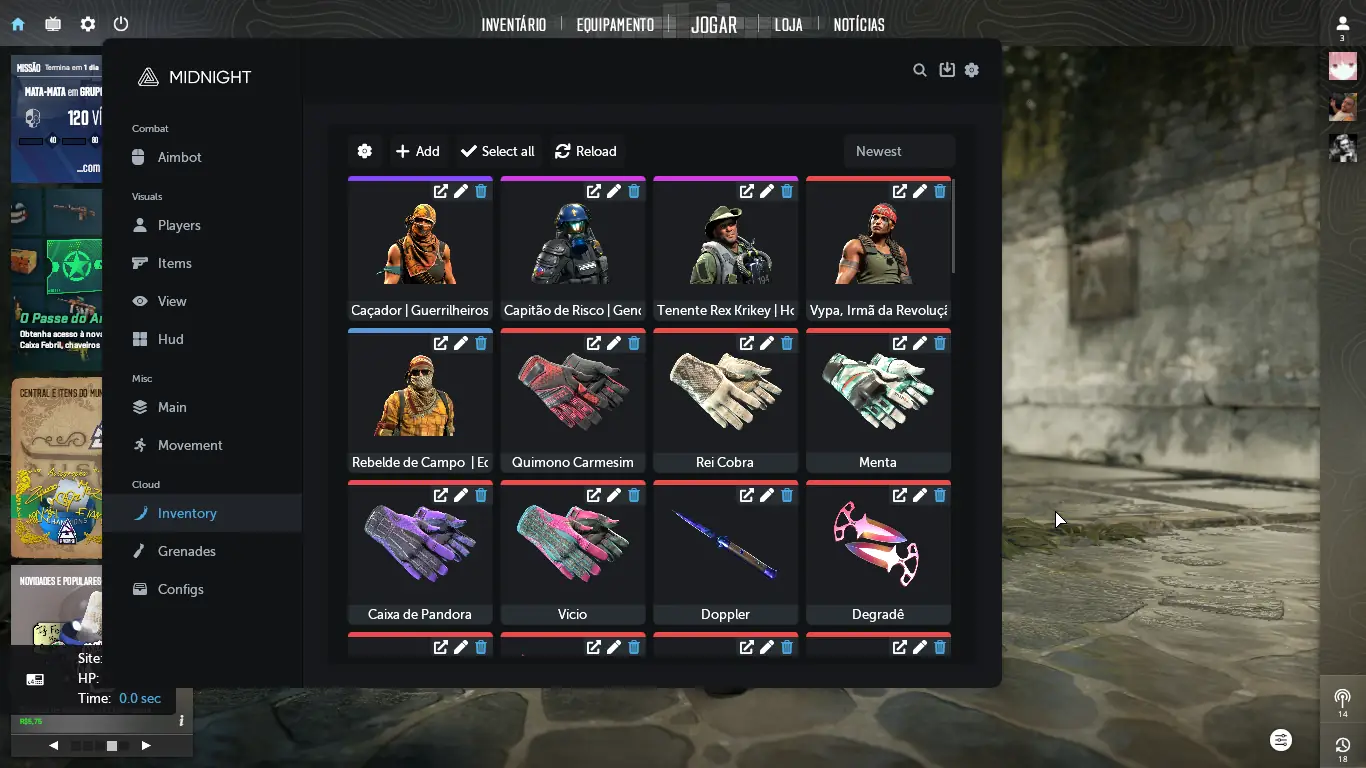This screenshot has width=1366, height=768.
Task: Open the Grenades cloud section
Action: click(186, 551)
